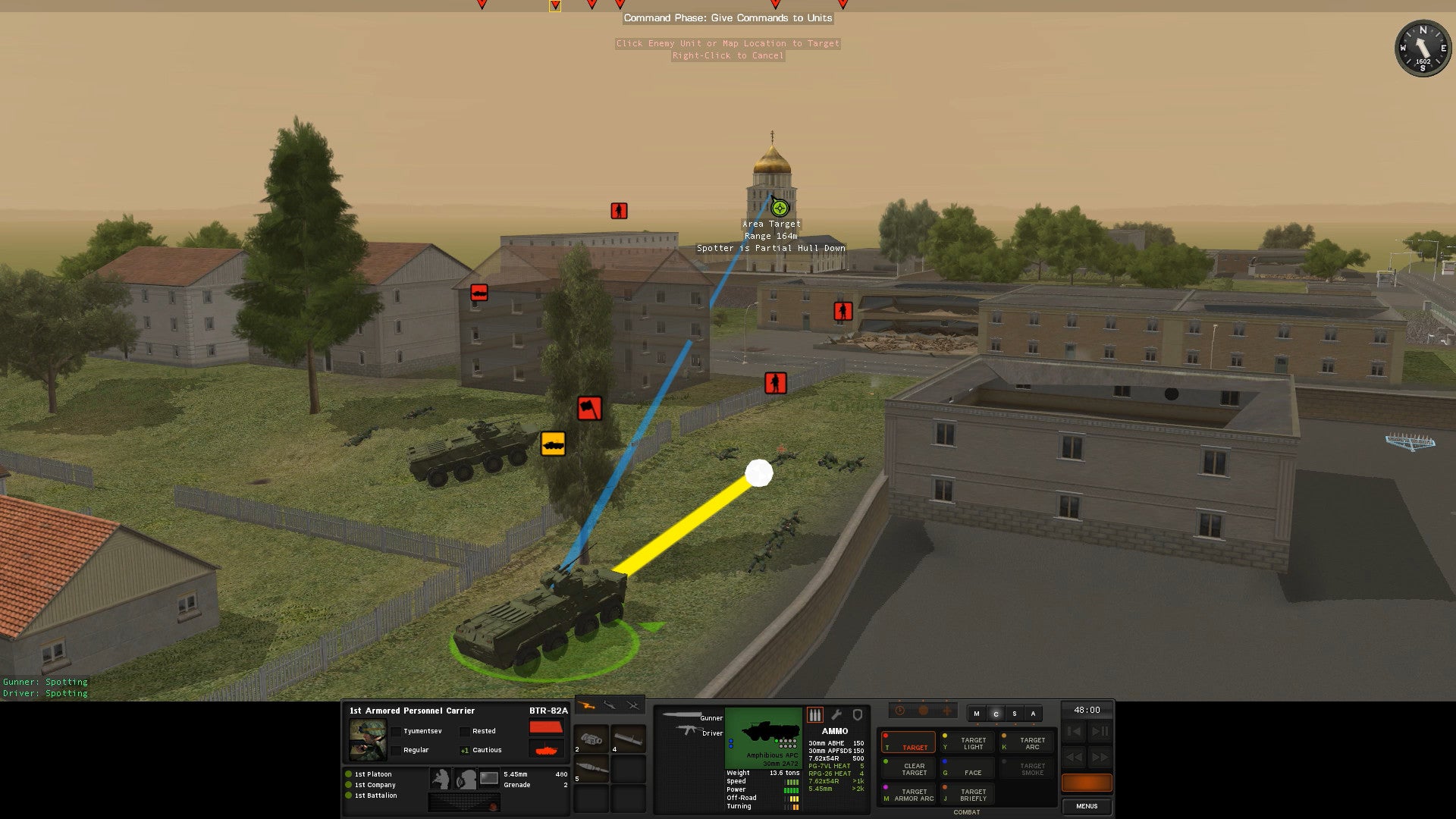Screen dimensions: 1456x819
Task: Click the RPG launcher icon in slot 5
Action: click(x=591, y=767)
